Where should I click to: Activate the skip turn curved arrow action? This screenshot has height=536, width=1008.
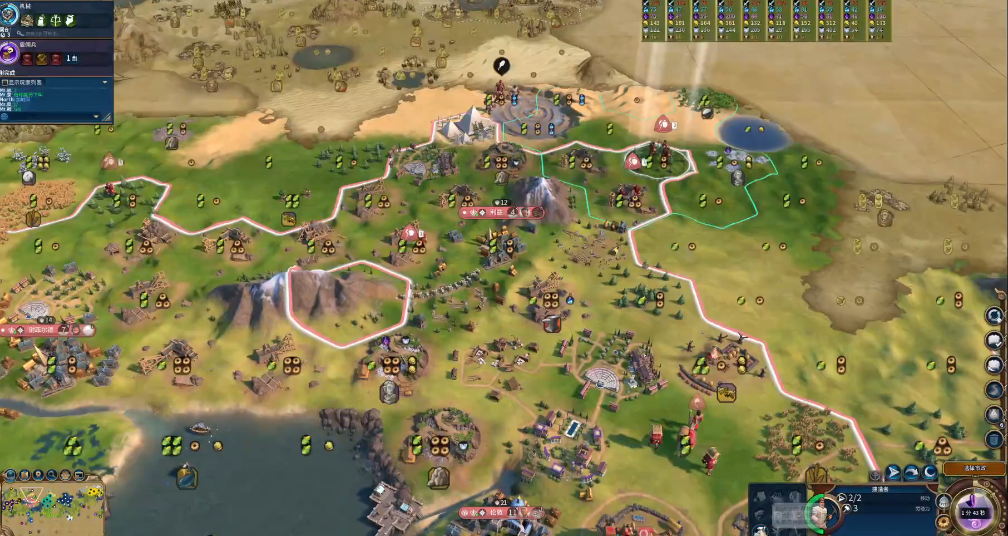click(x=912, y=473)
